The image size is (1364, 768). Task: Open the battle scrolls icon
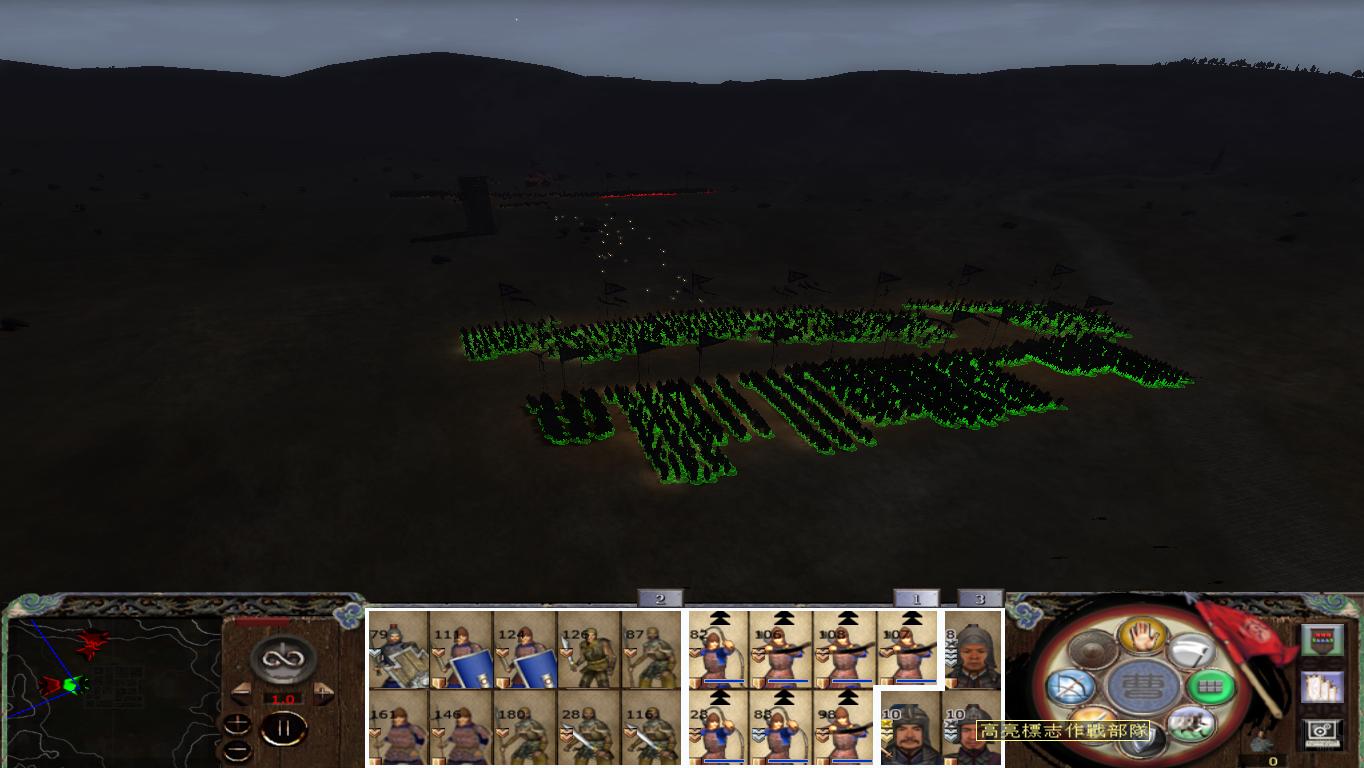[1320, 689]
